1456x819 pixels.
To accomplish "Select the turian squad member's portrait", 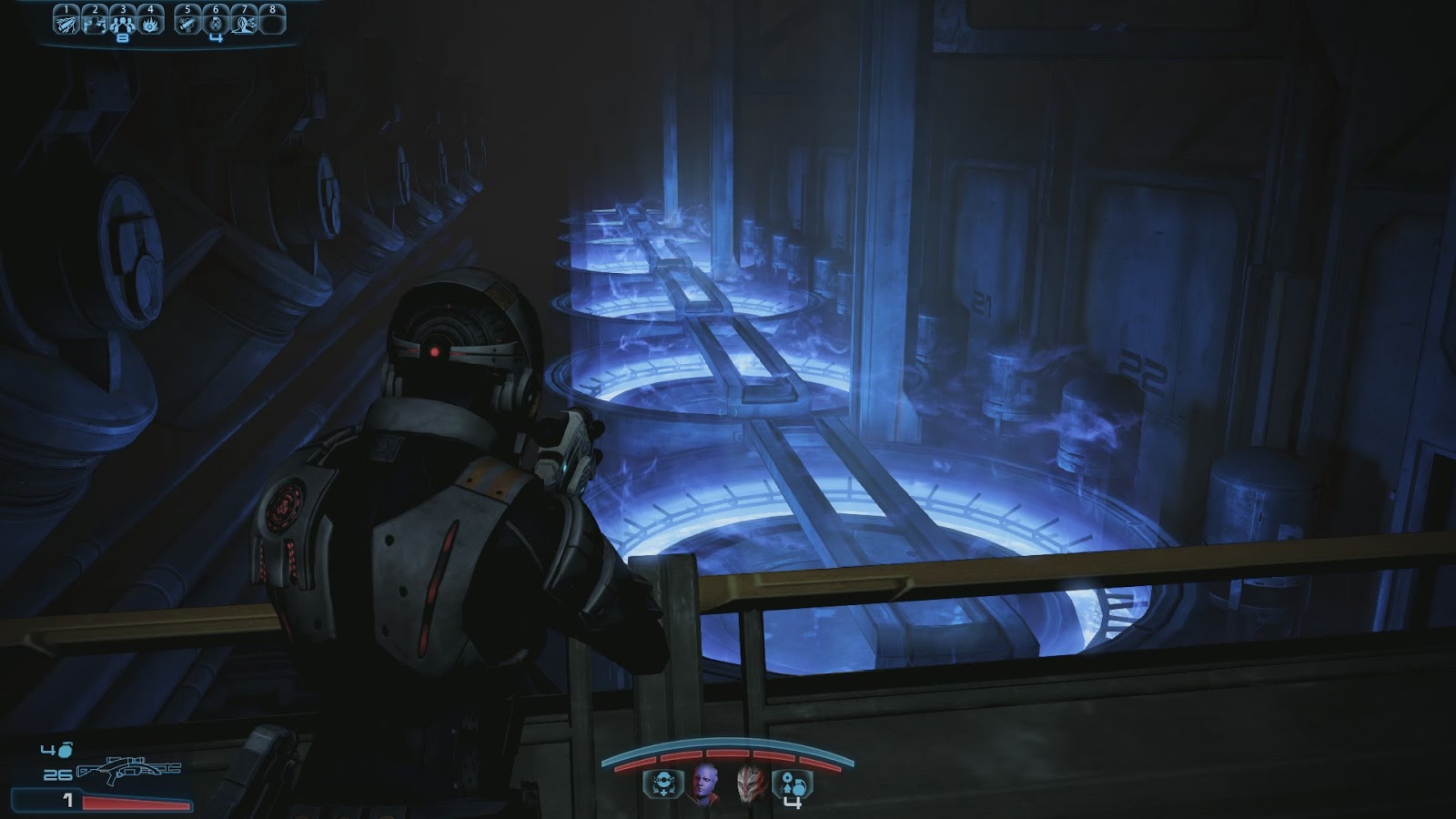I will [x=749, y=785].
